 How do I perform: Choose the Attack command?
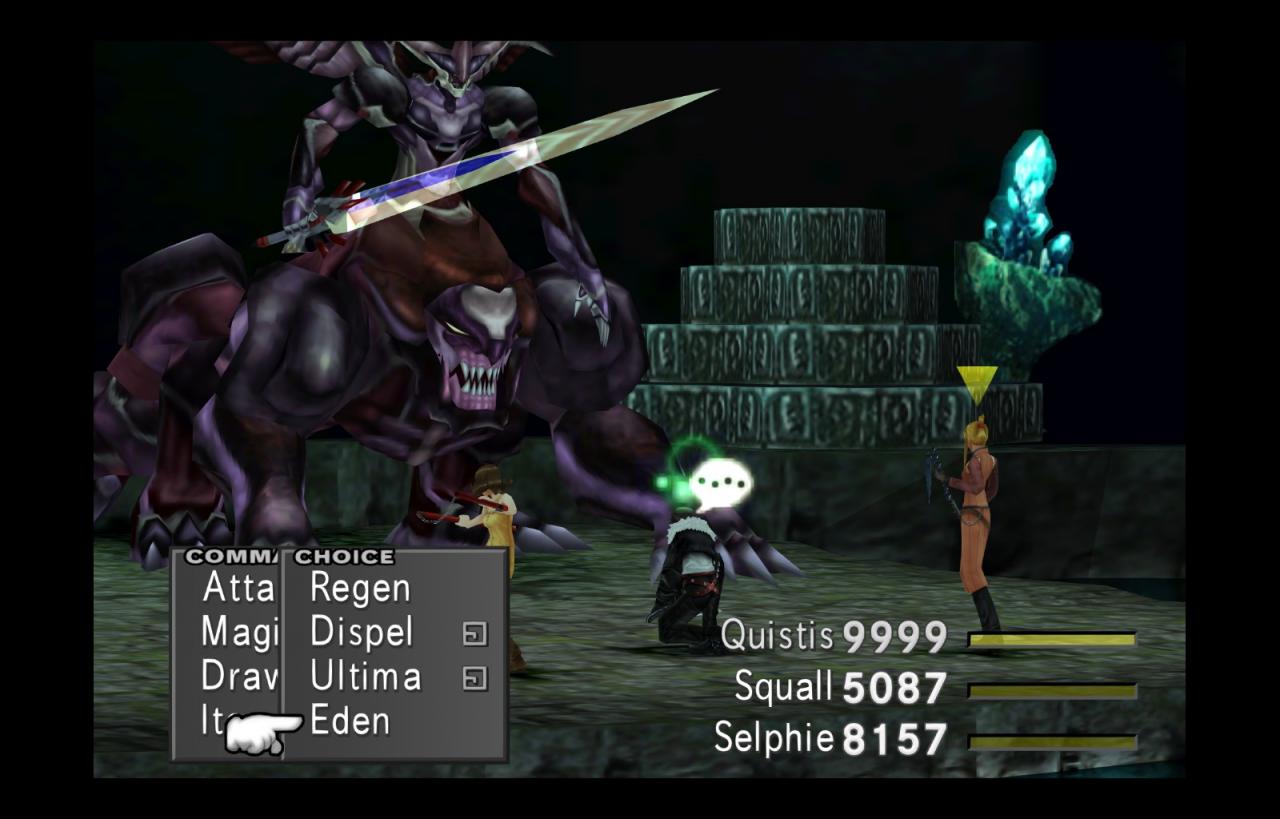click(x=238, y=588)
